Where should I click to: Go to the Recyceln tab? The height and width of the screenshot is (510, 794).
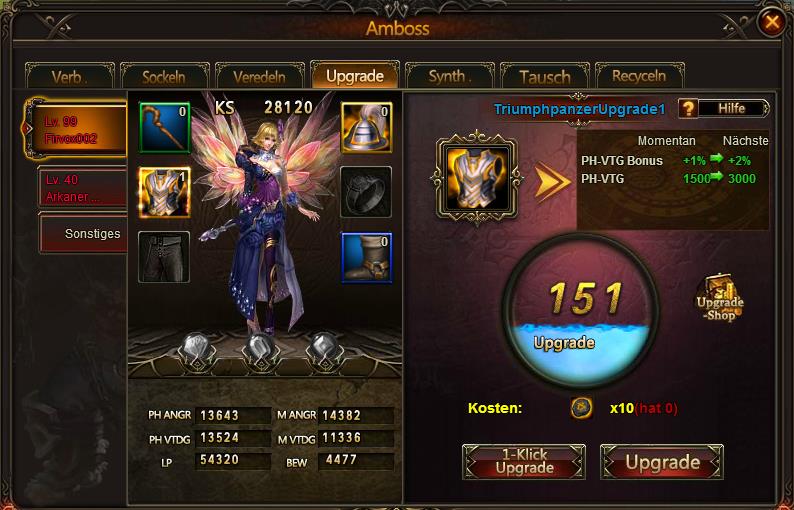(639, 77)
